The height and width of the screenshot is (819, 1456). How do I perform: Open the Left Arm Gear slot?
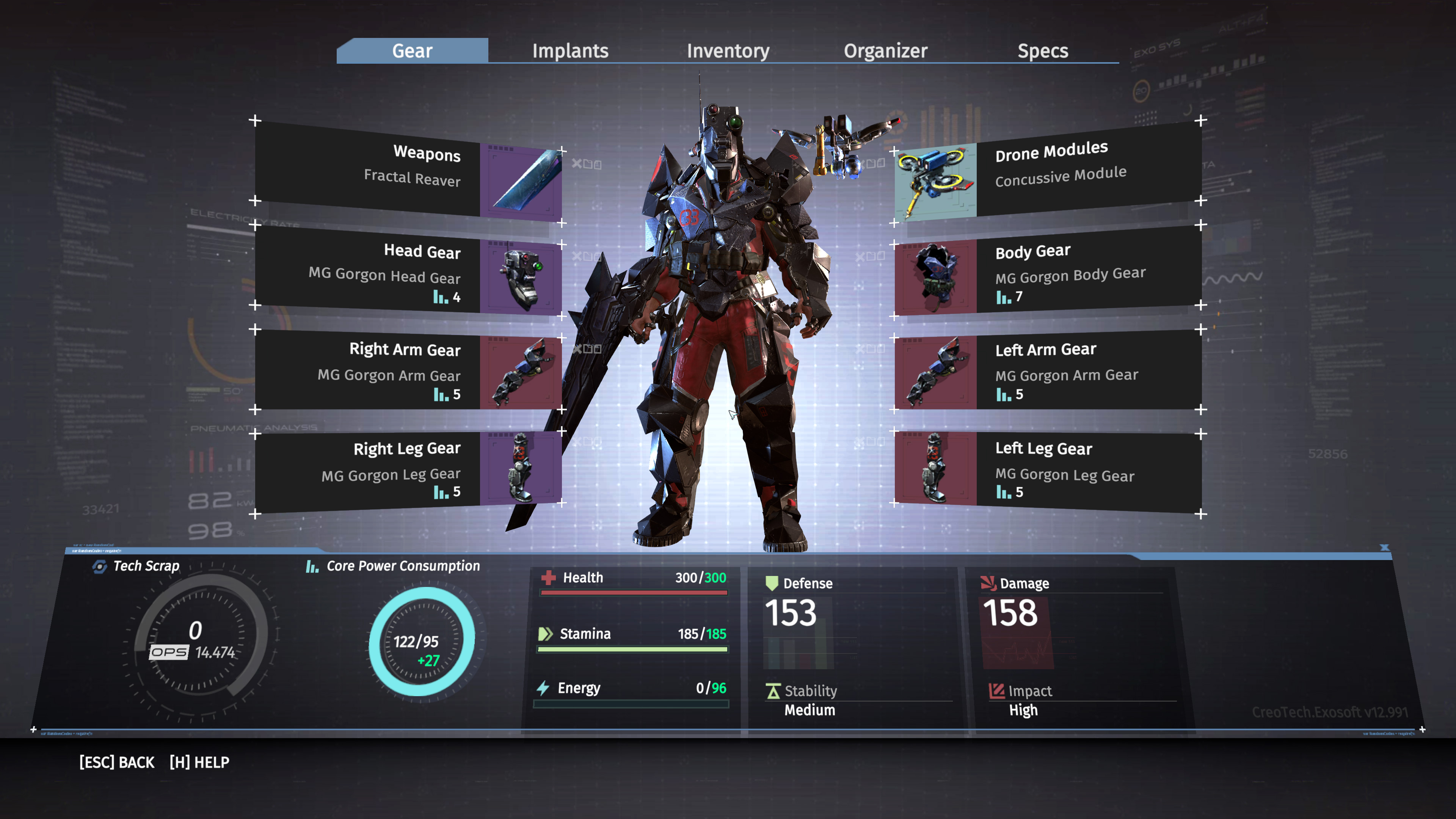[1048, 370]
